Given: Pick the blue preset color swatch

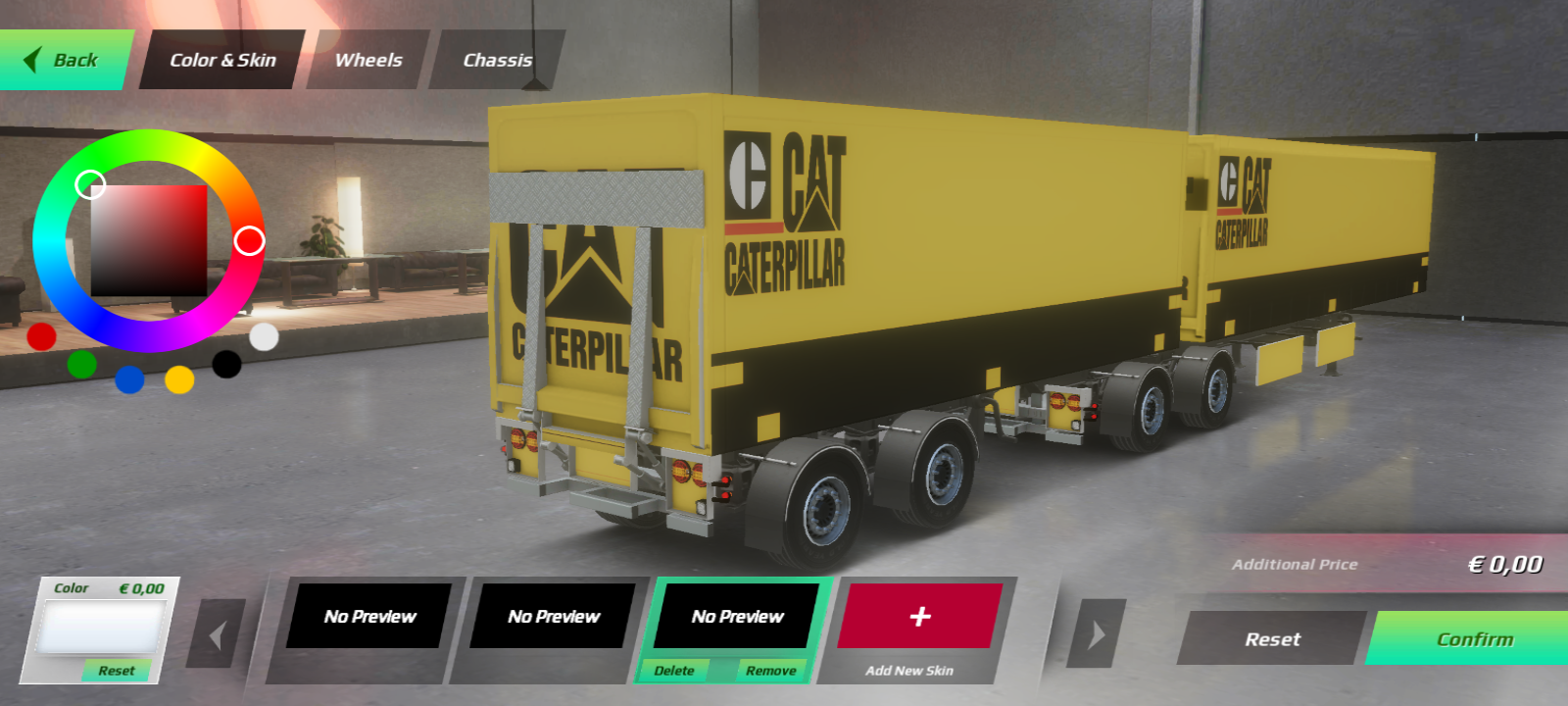Looking at the screenshot, I should [x=128, y=381].
